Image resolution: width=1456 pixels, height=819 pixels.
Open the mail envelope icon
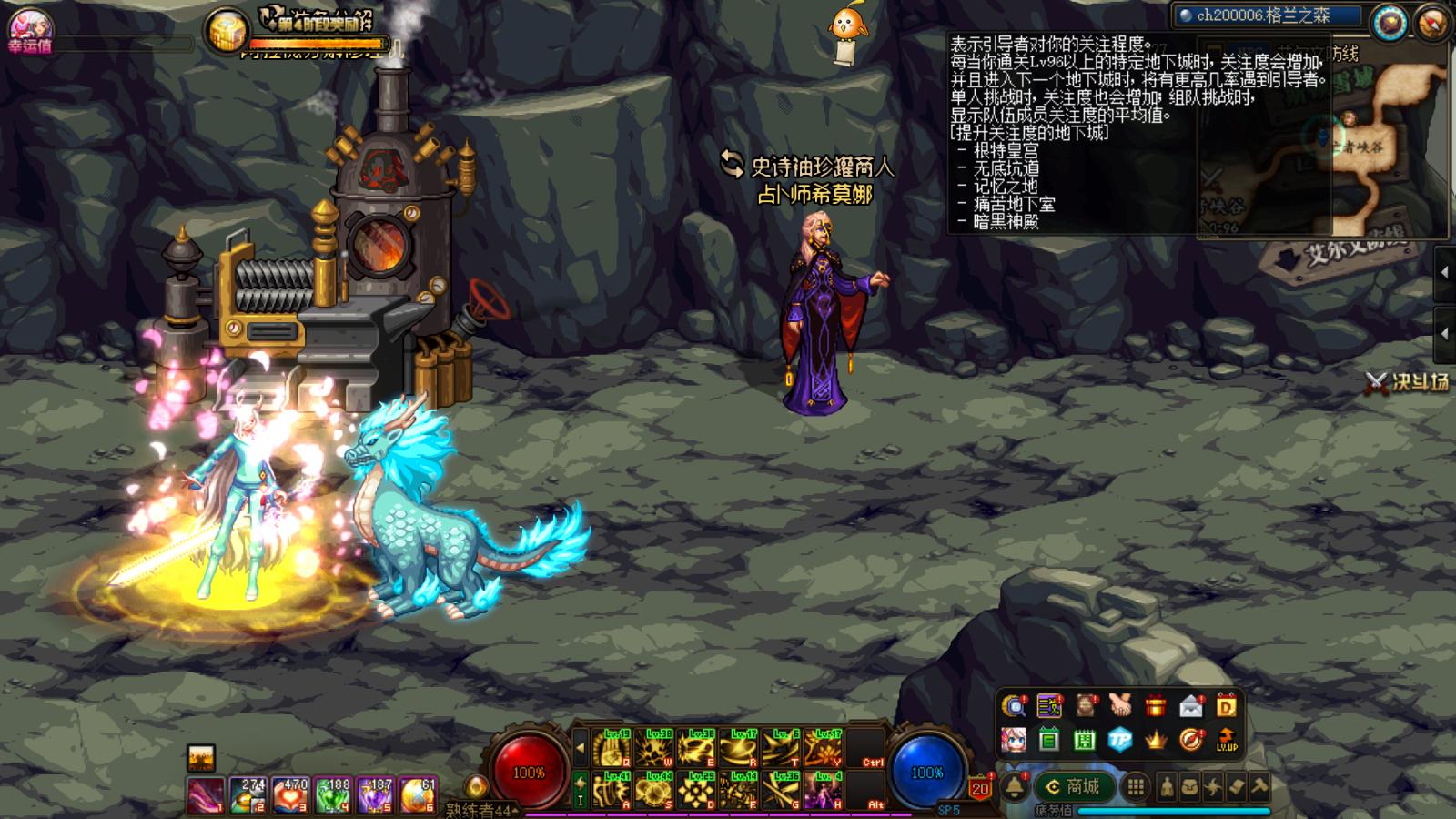coord(1191,706)
